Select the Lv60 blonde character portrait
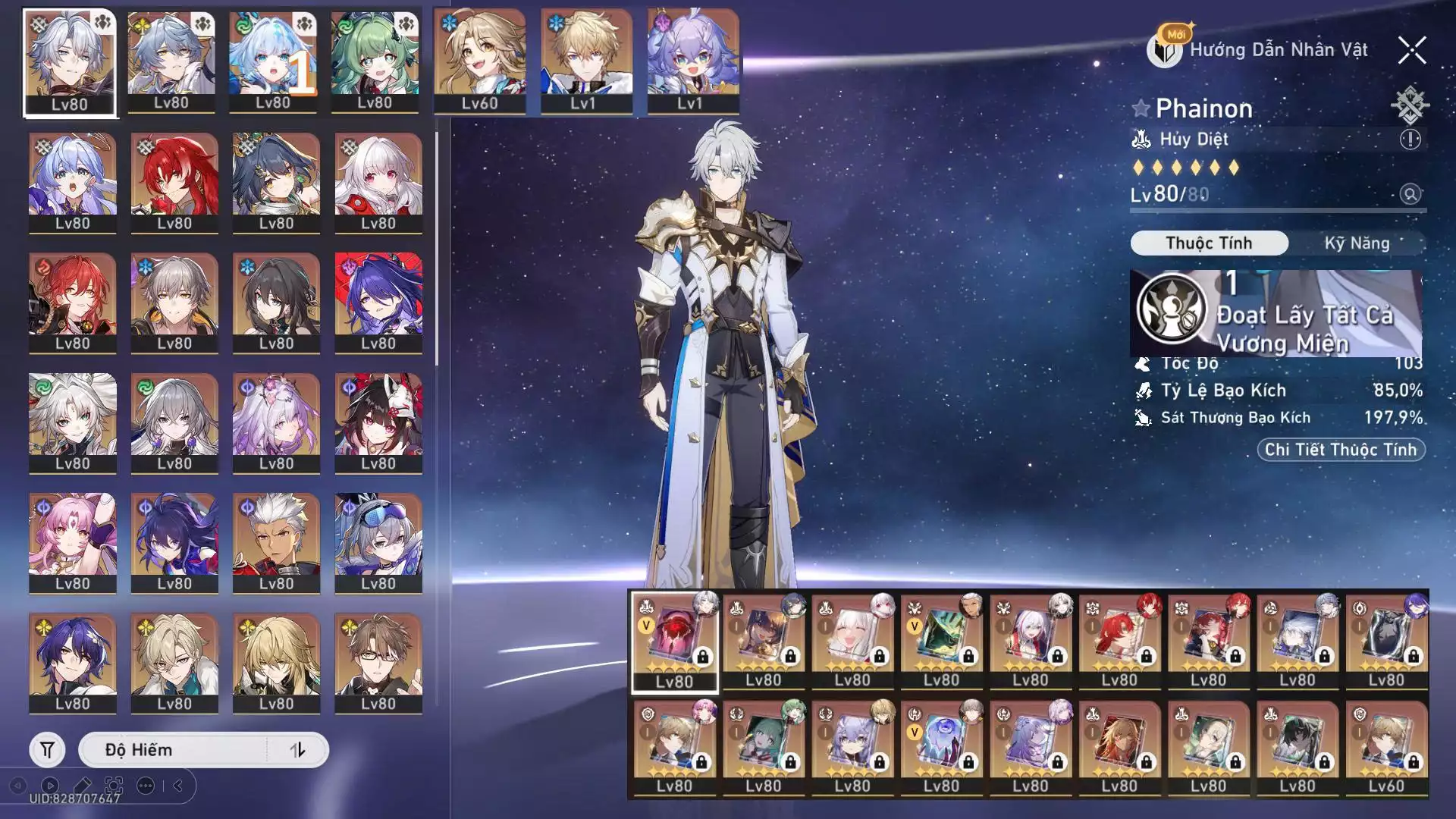The image size is (1456, 819). 479,61
